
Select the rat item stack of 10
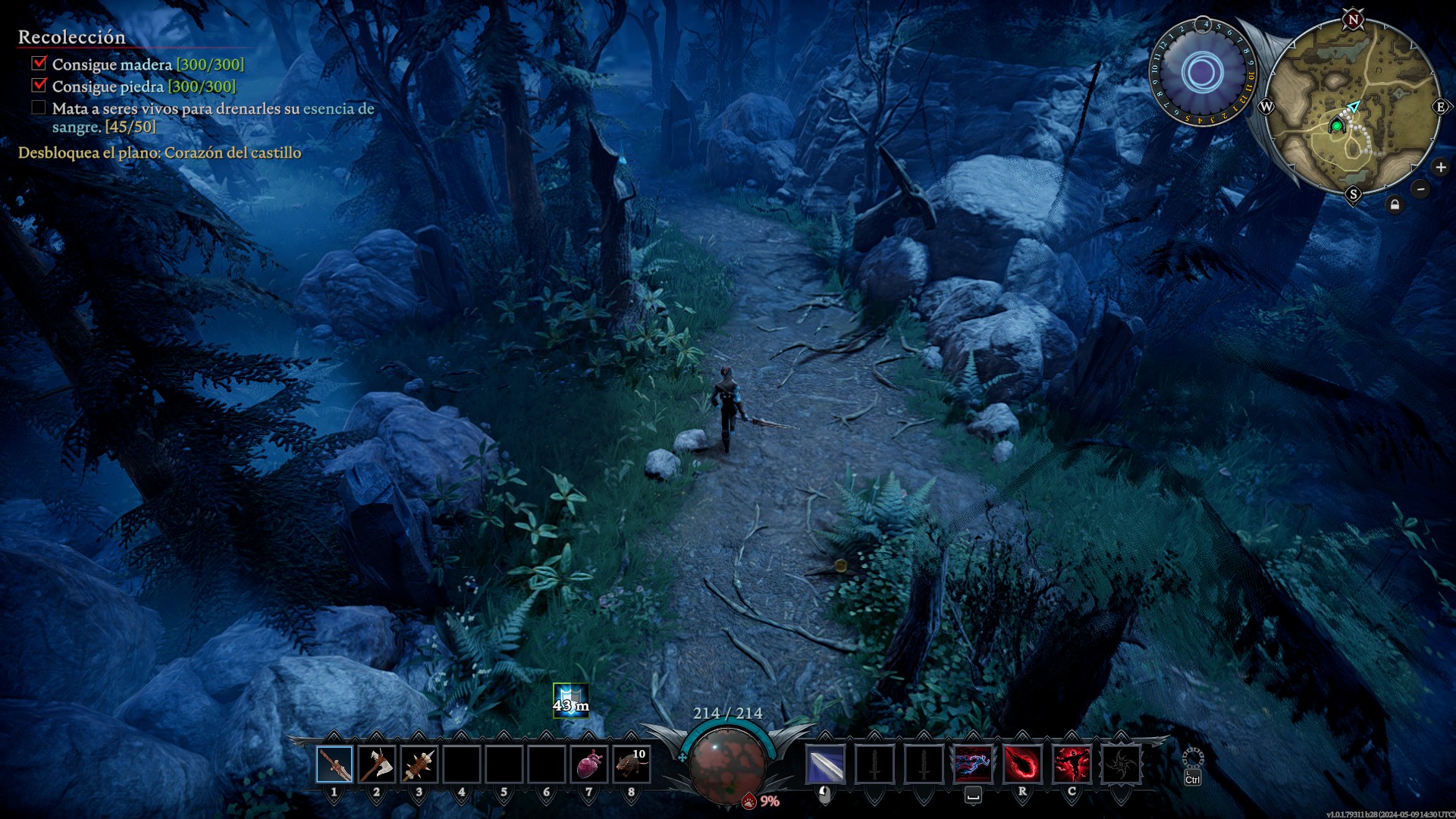(631, 764)
